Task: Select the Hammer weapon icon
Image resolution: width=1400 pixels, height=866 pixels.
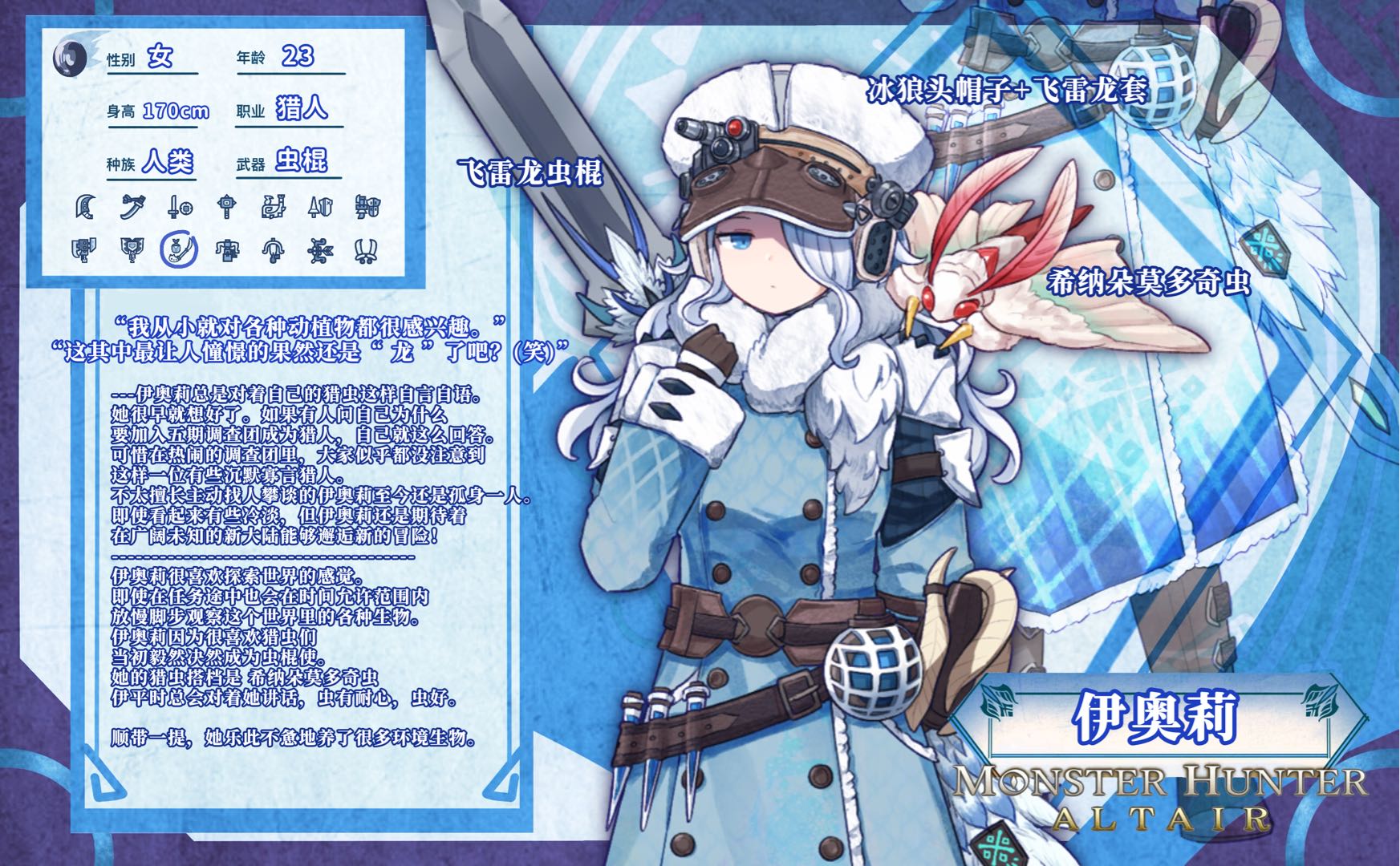Action: [x=227, y=208]
